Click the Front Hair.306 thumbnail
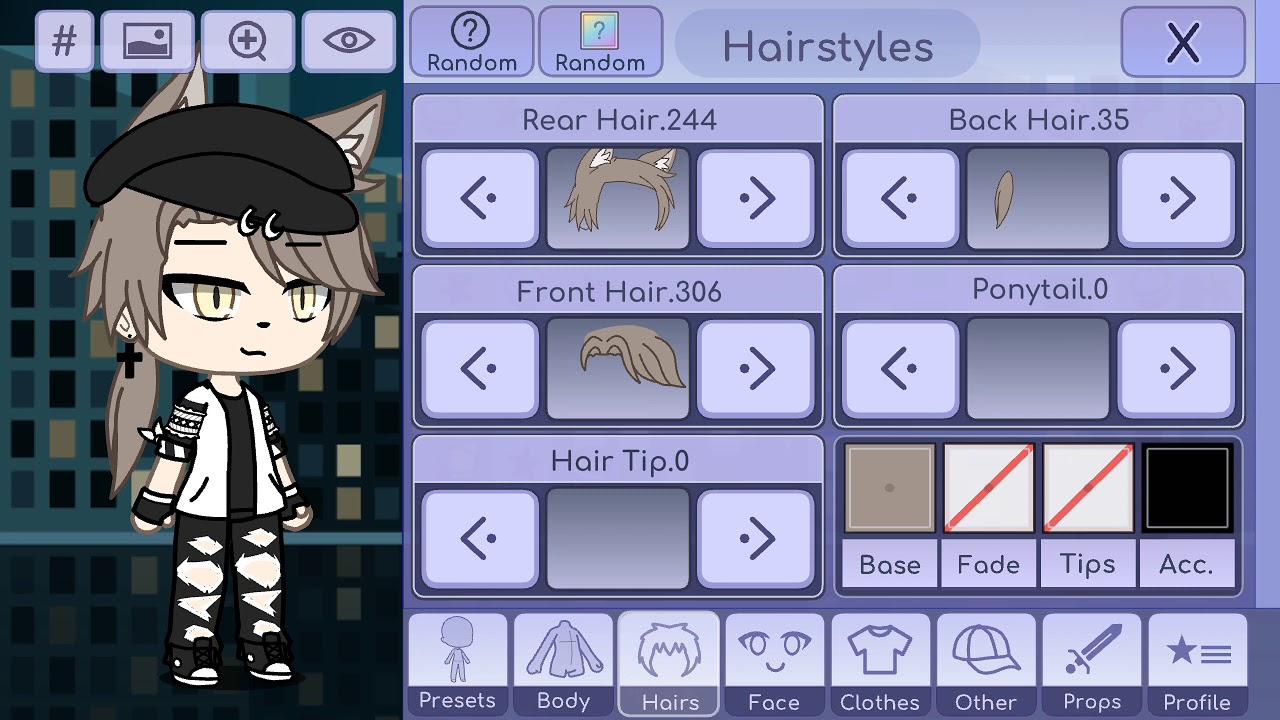 pyautogui.click(x=617, y=367)
